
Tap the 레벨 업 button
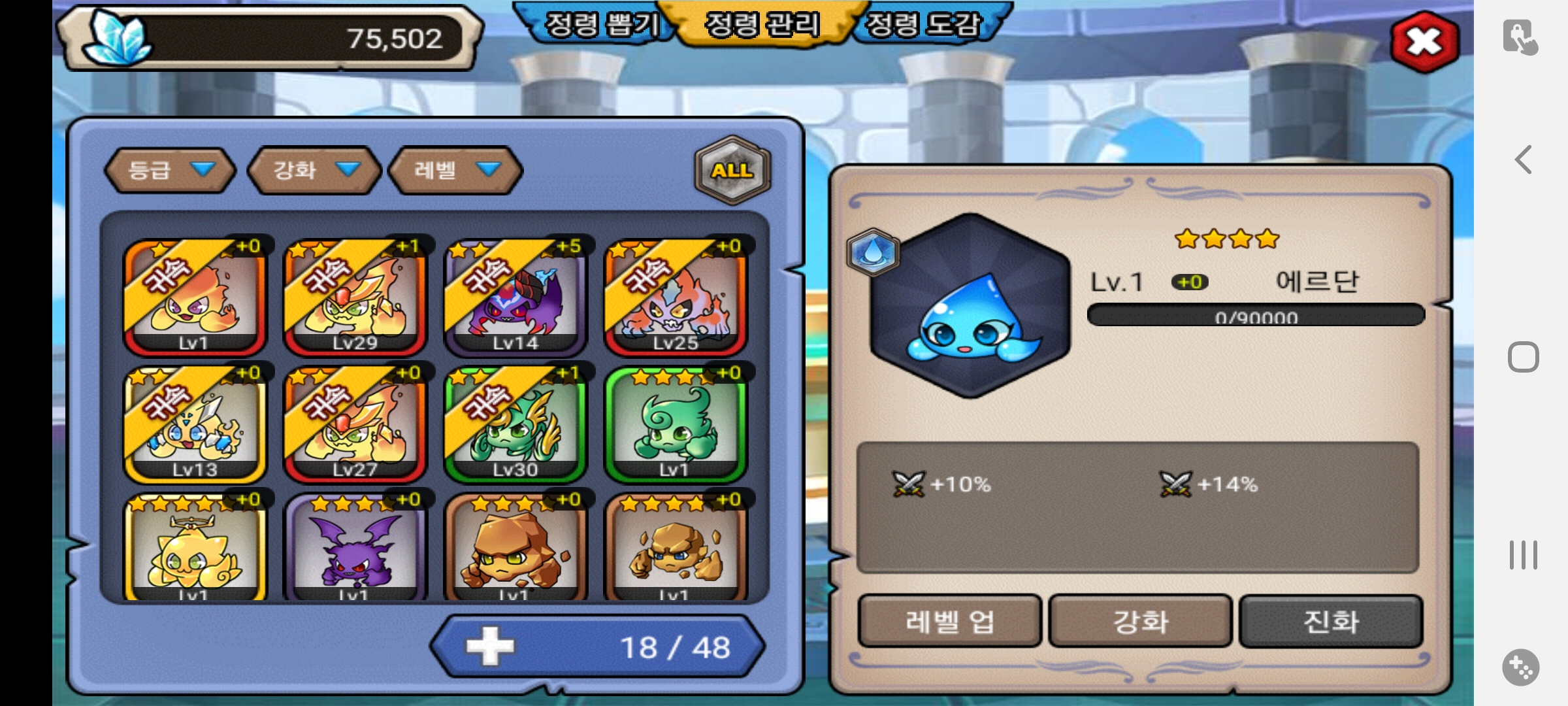click(949, 621)
